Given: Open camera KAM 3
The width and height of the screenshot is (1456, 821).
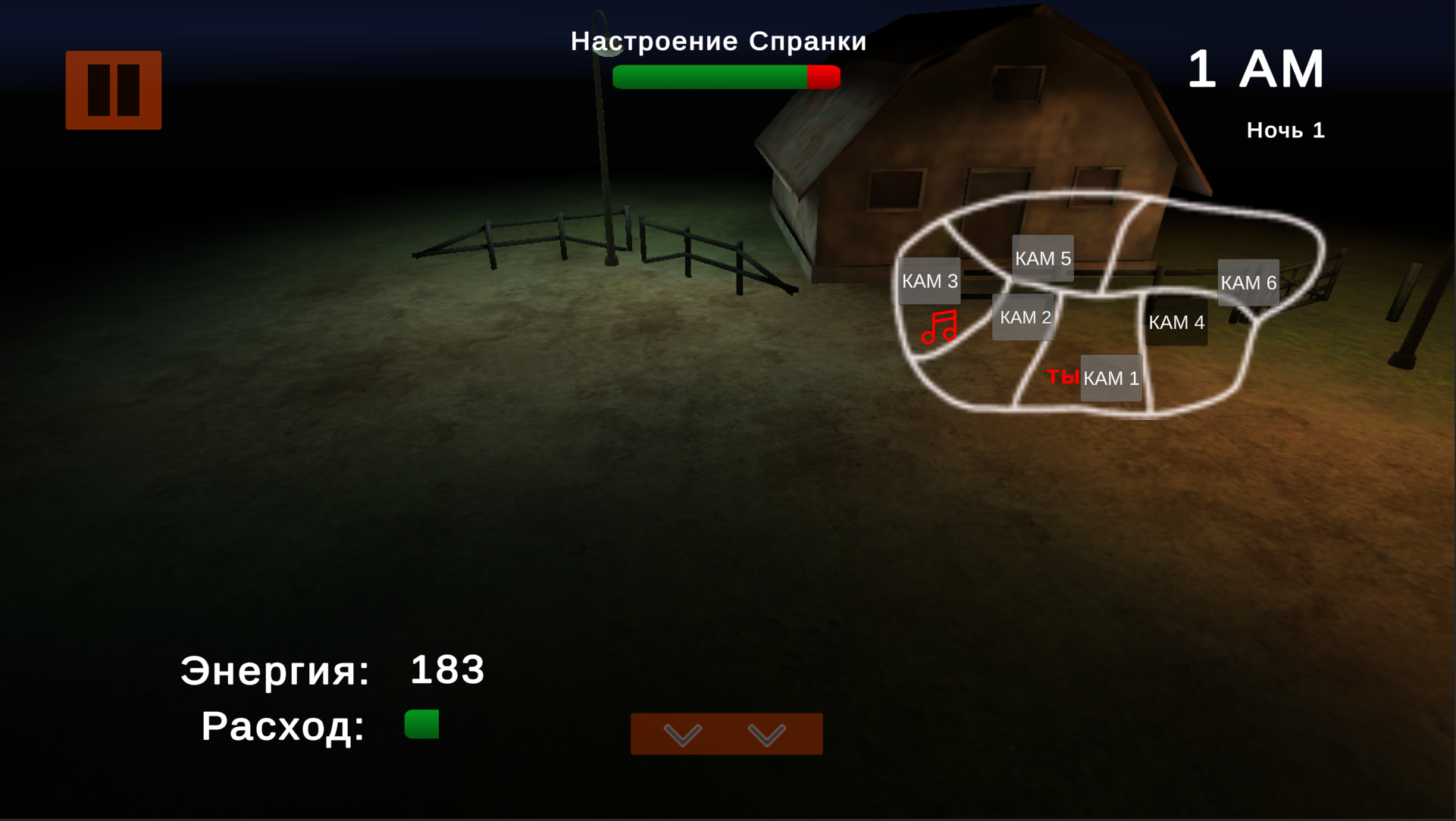Looking at the screenshot, I should 929,280.
